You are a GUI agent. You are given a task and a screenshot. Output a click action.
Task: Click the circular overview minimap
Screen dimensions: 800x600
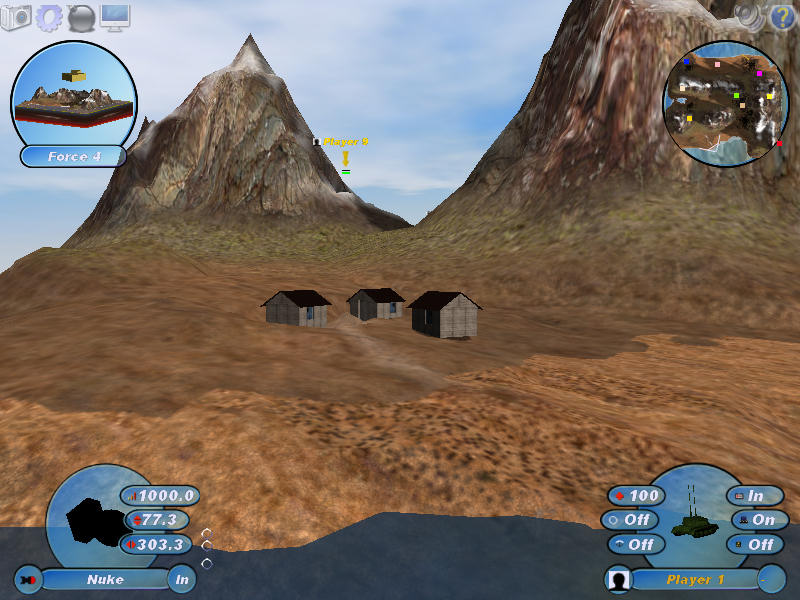tap(724, 103)
